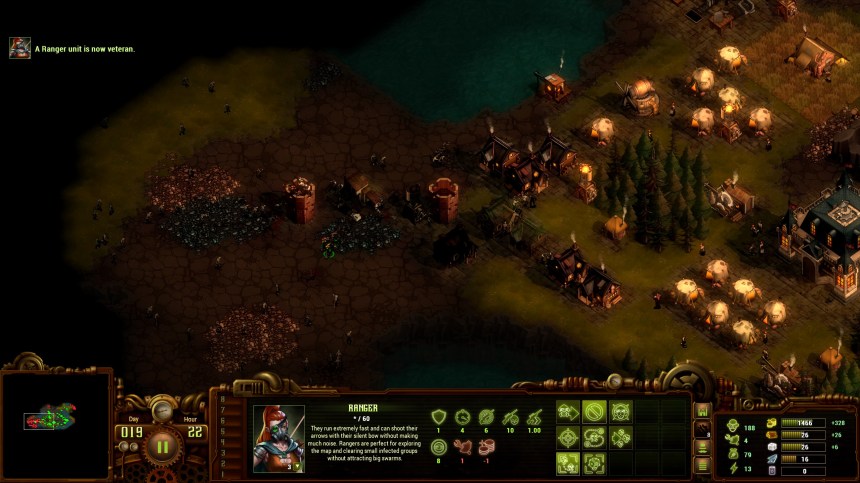Click the face icon in the top command row

pos(621,411)
